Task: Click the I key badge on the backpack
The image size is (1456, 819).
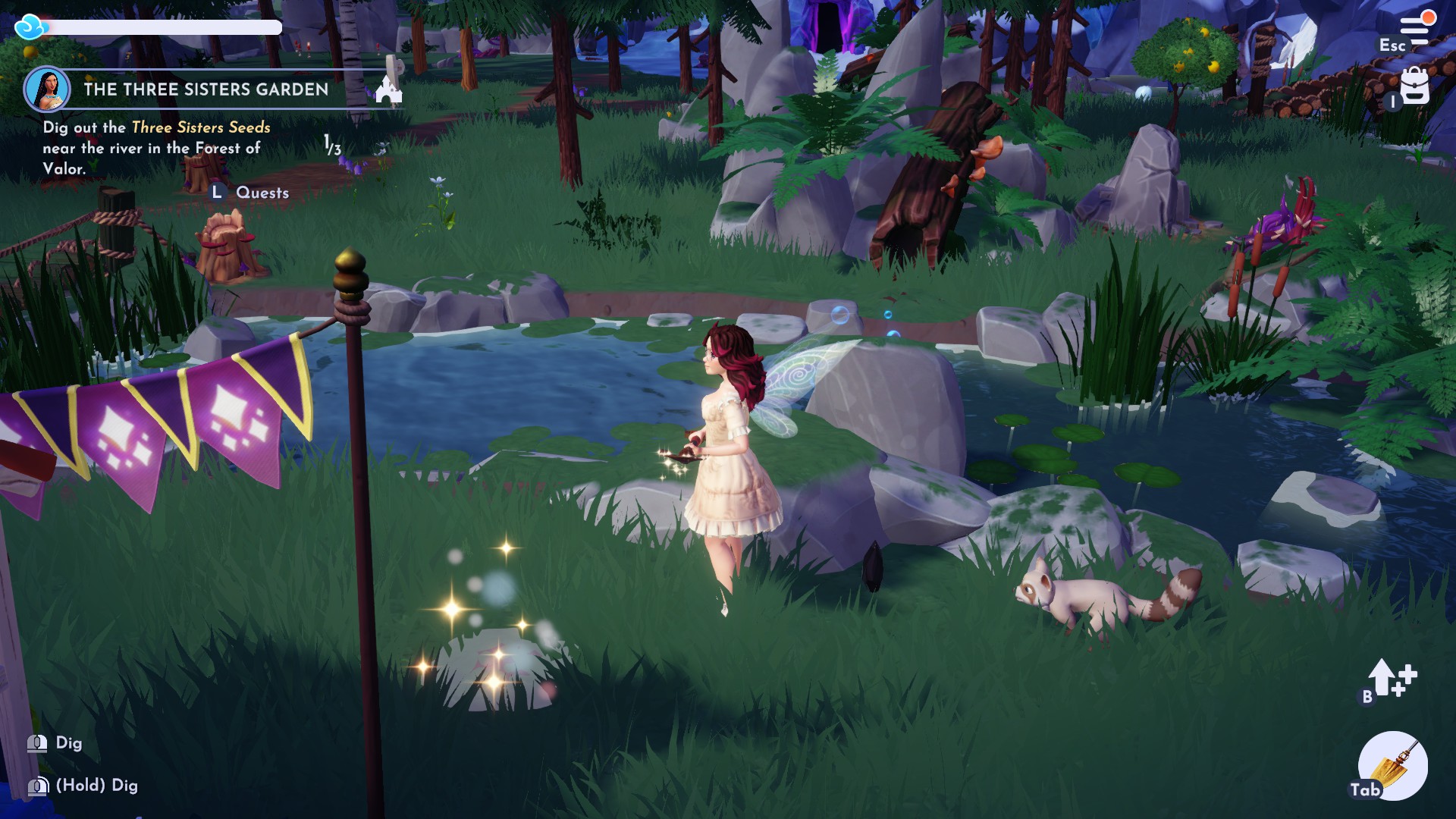Action: tap(1393, 102)
